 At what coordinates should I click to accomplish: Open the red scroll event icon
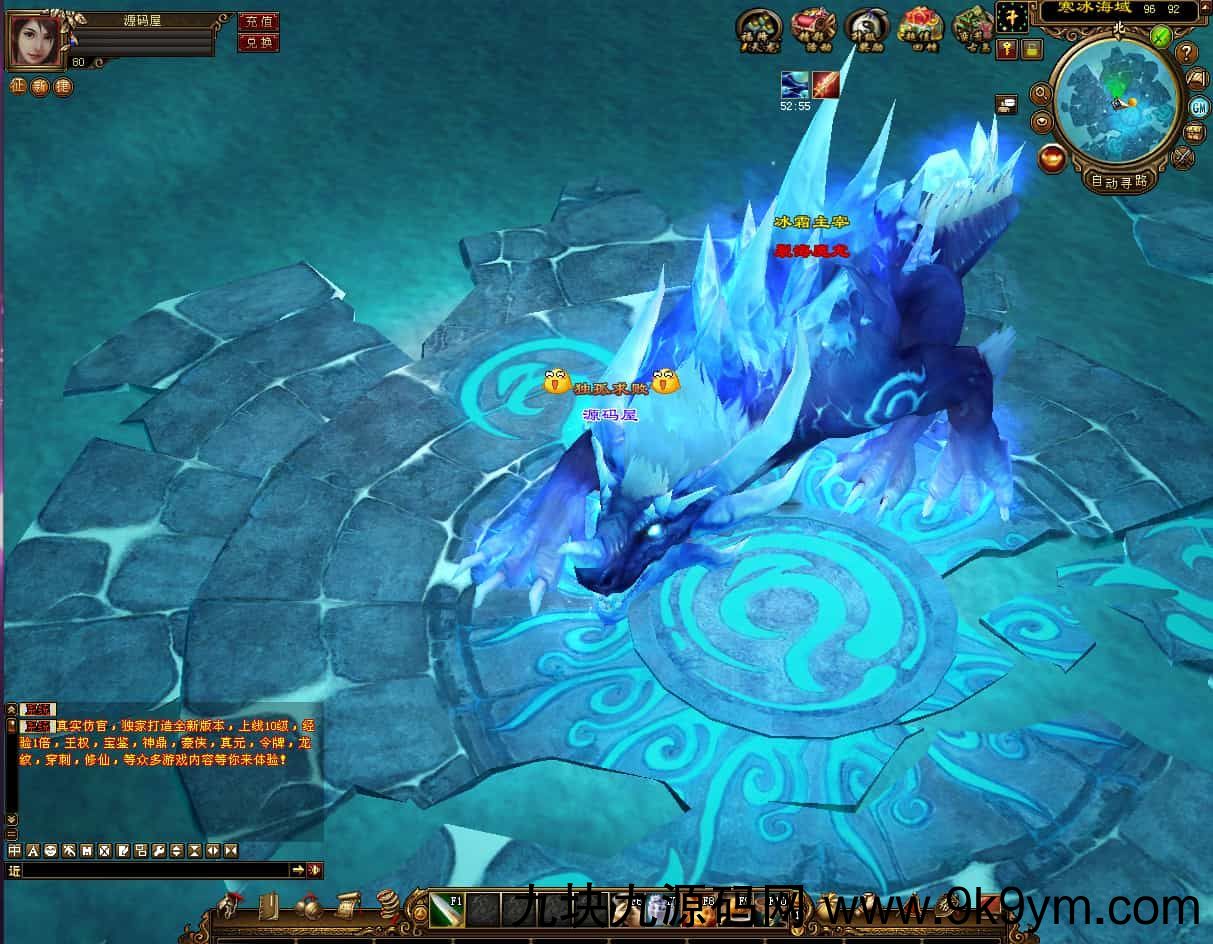(813, 27)
